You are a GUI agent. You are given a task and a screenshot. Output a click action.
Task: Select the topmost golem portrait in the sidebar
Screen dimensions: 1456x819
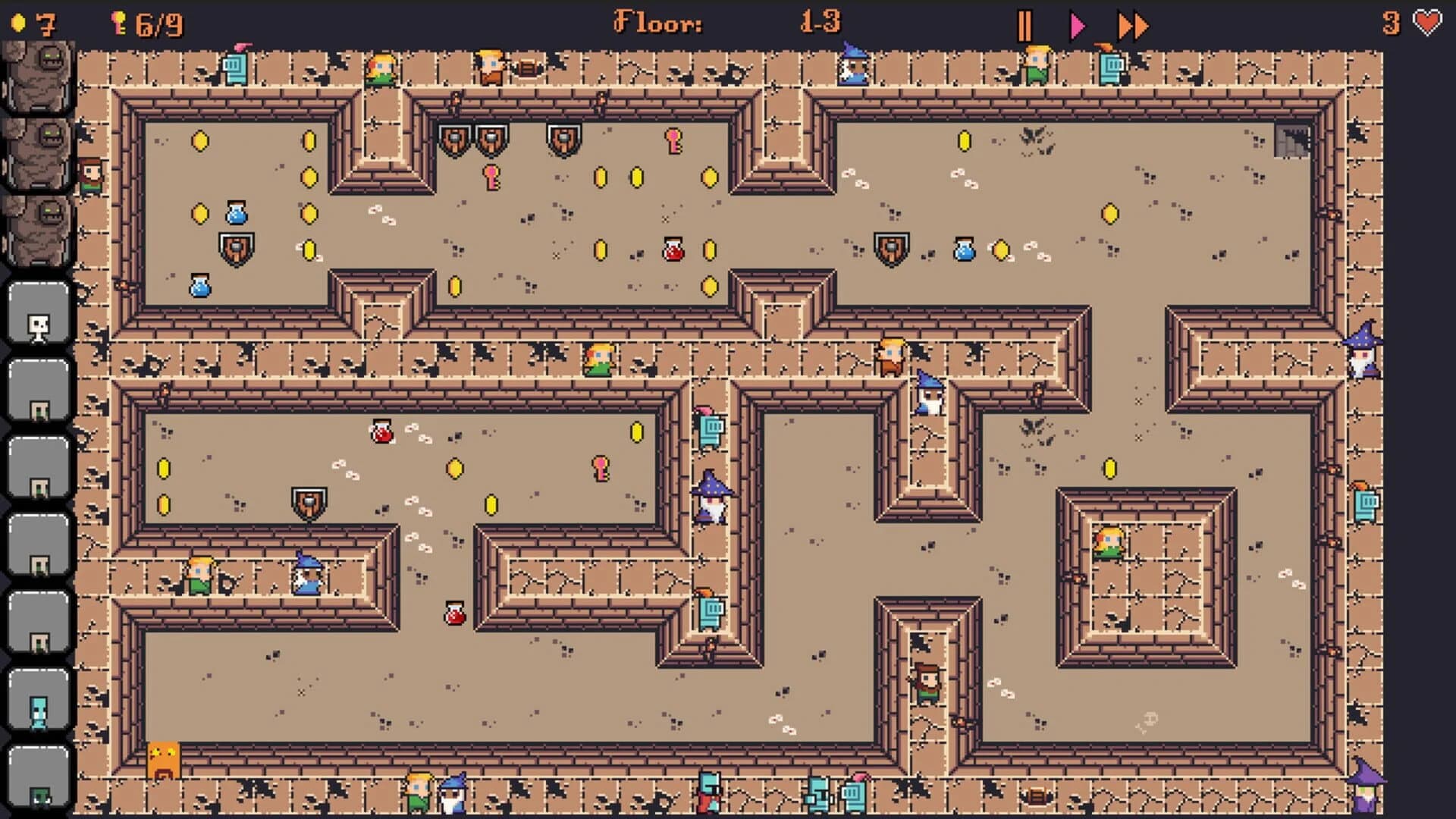[x=39, y=76]
